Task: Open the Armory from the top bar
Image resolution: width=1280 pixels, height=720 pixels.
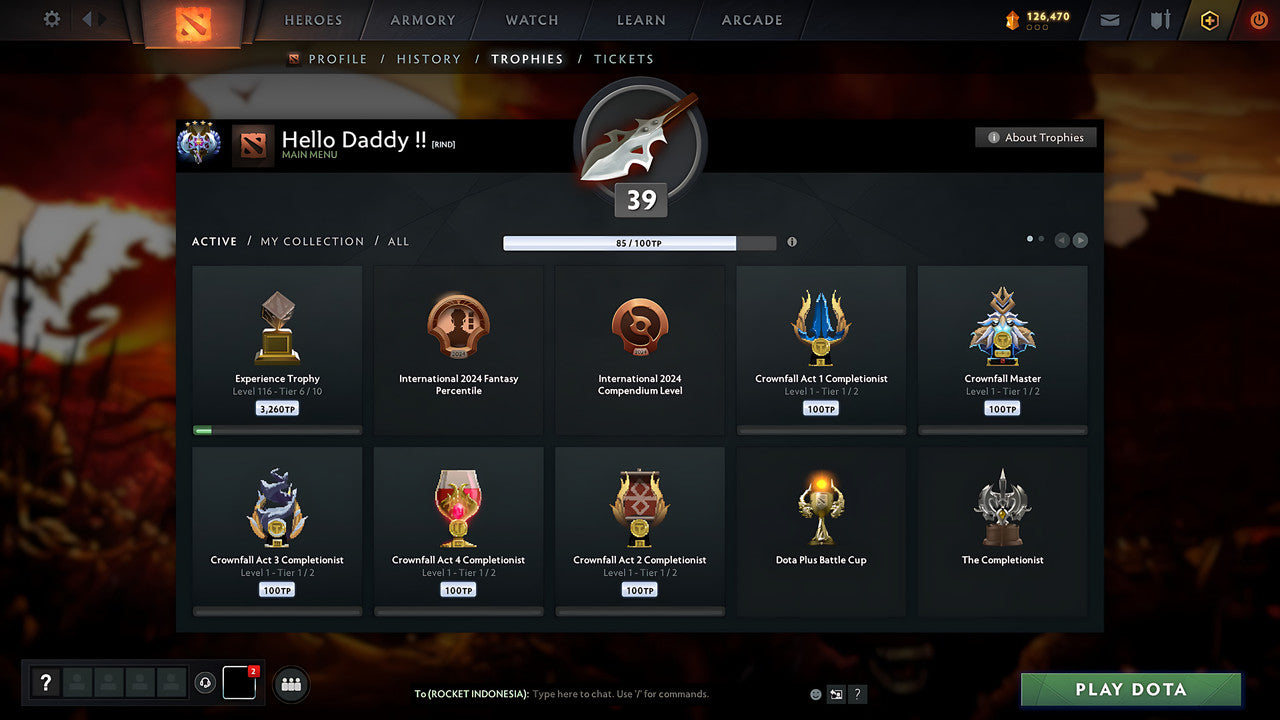Action: (421, 20)
